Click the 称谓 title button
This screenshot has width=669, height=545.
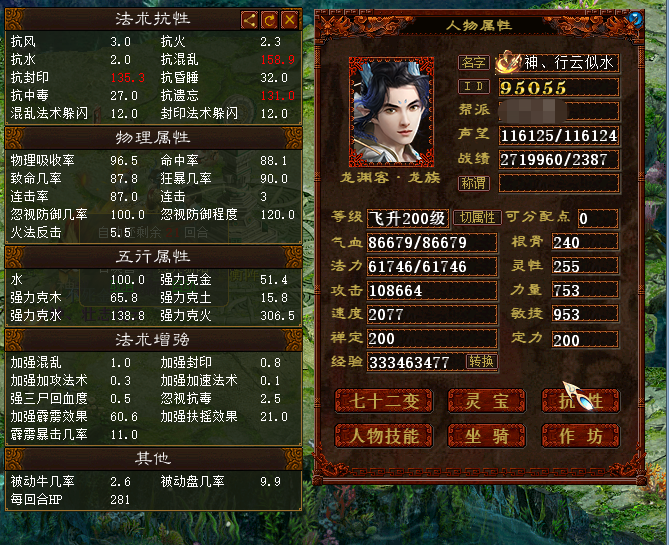473,183
